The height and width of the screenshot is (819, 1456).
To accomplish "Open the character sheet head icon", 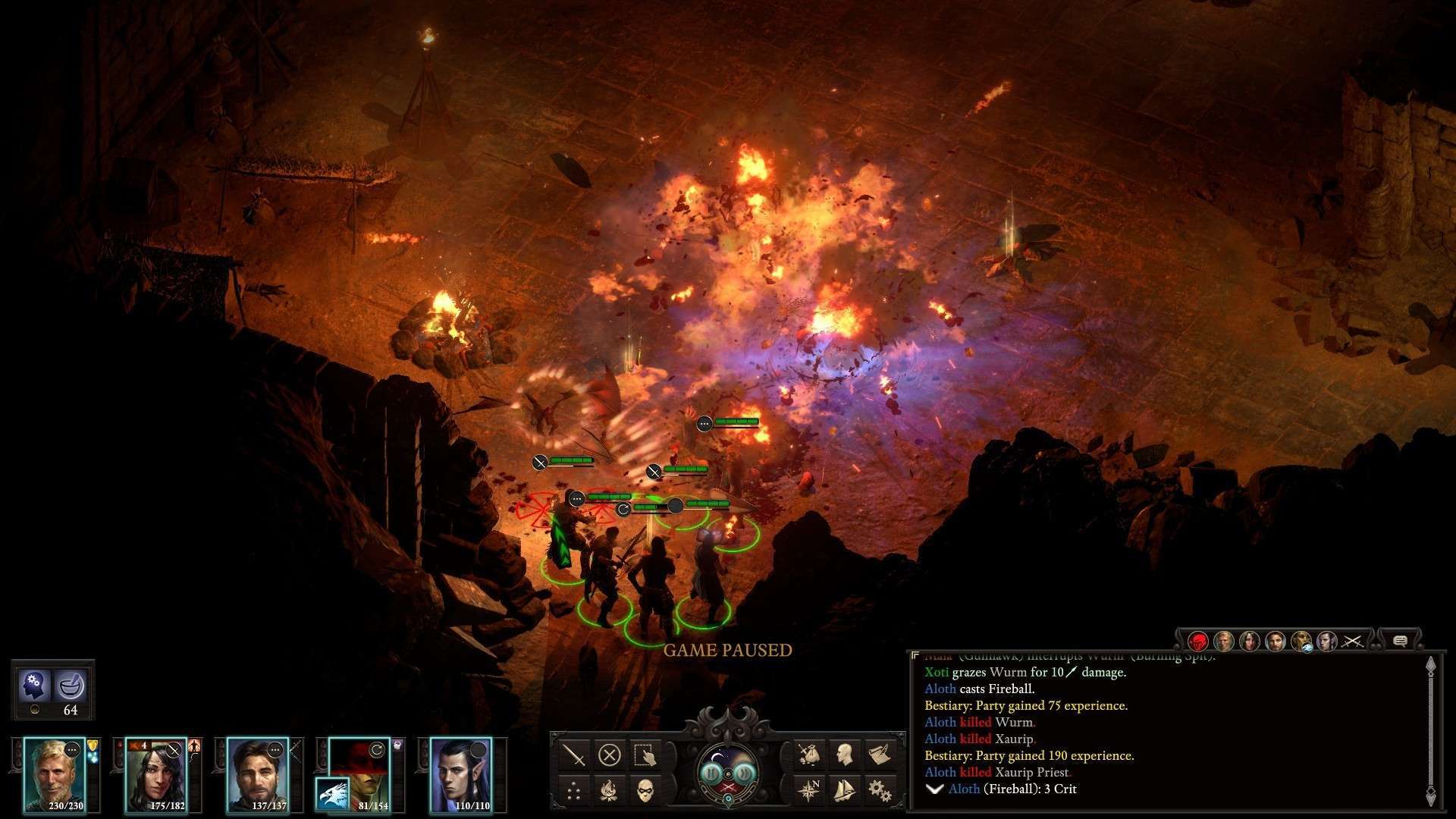I will 844,755.
